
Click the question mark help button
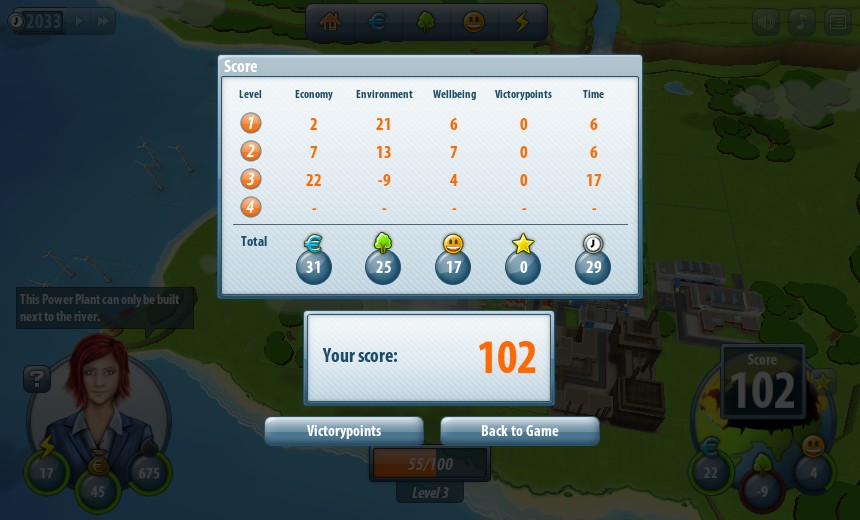(37, 379)
